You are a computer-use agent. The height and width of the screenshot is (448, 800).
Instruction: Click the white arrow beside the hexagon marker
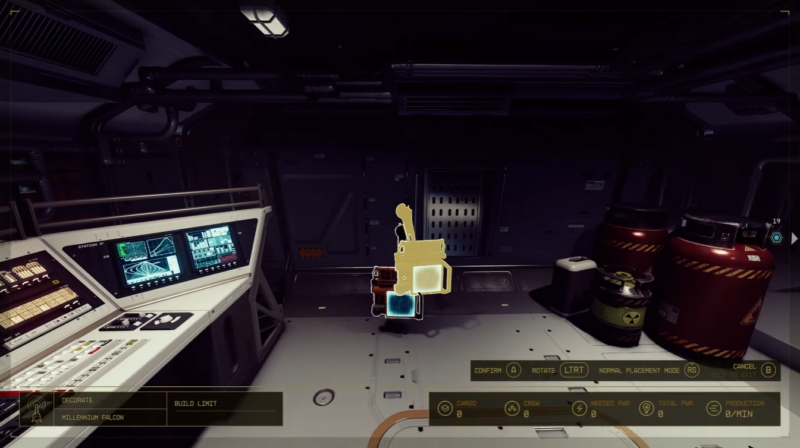click(x=794, y=238)
